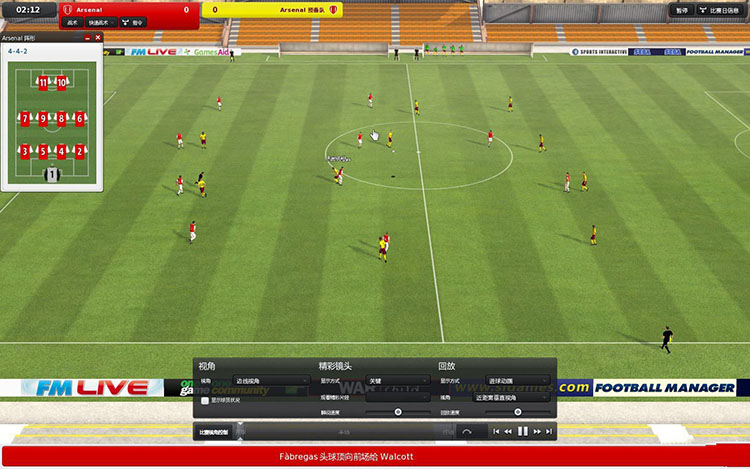Open the 视角 camera view dropdown
This screenshot has height=469, width=750.
coord(270,381)
